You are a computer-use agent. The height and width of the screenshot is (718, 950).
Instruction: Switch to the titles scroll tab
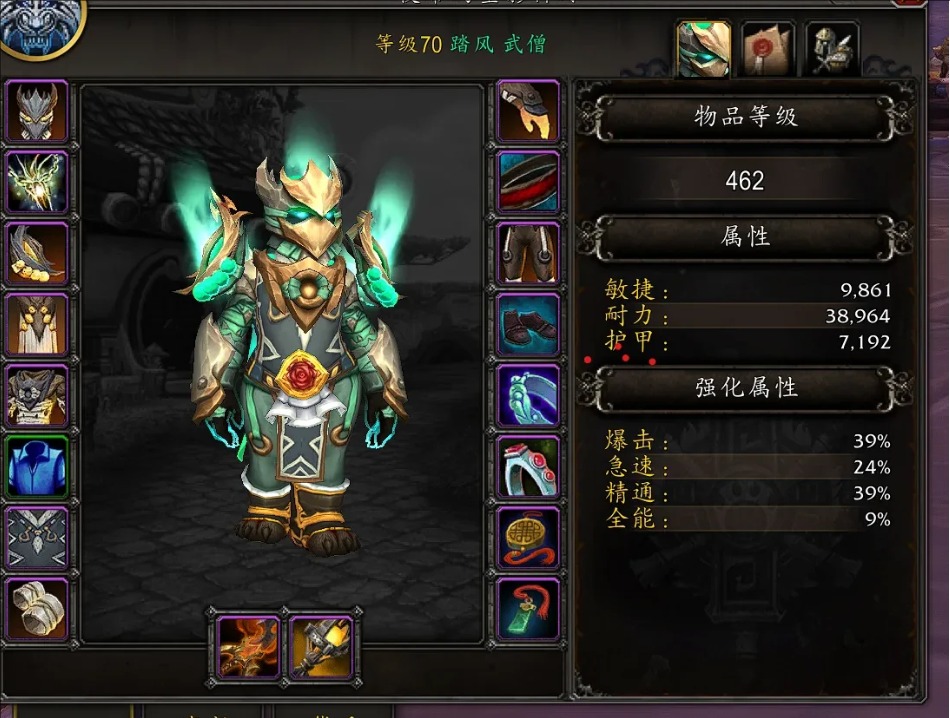[767, 49]
